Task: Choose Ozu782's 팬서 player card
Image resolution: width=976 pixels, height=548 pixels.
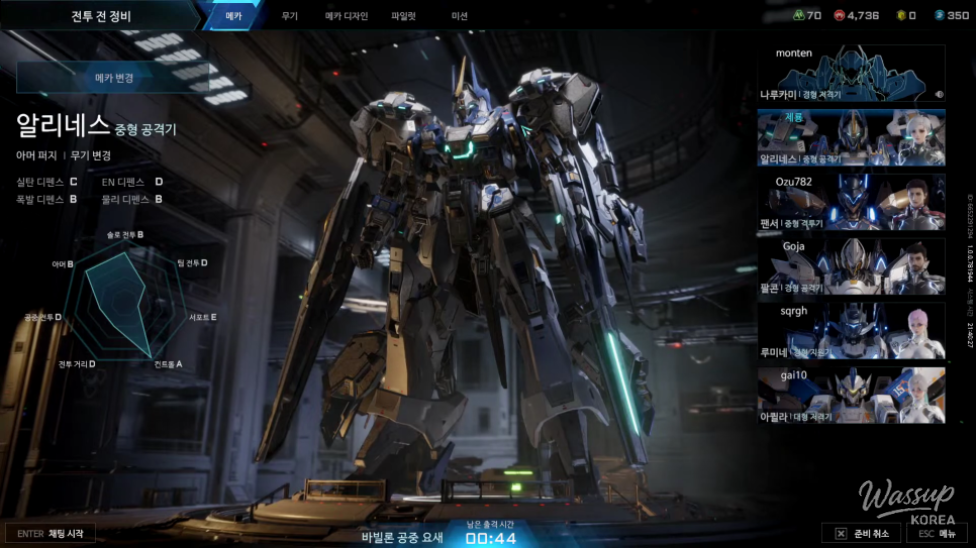Action: pos(851,202)
